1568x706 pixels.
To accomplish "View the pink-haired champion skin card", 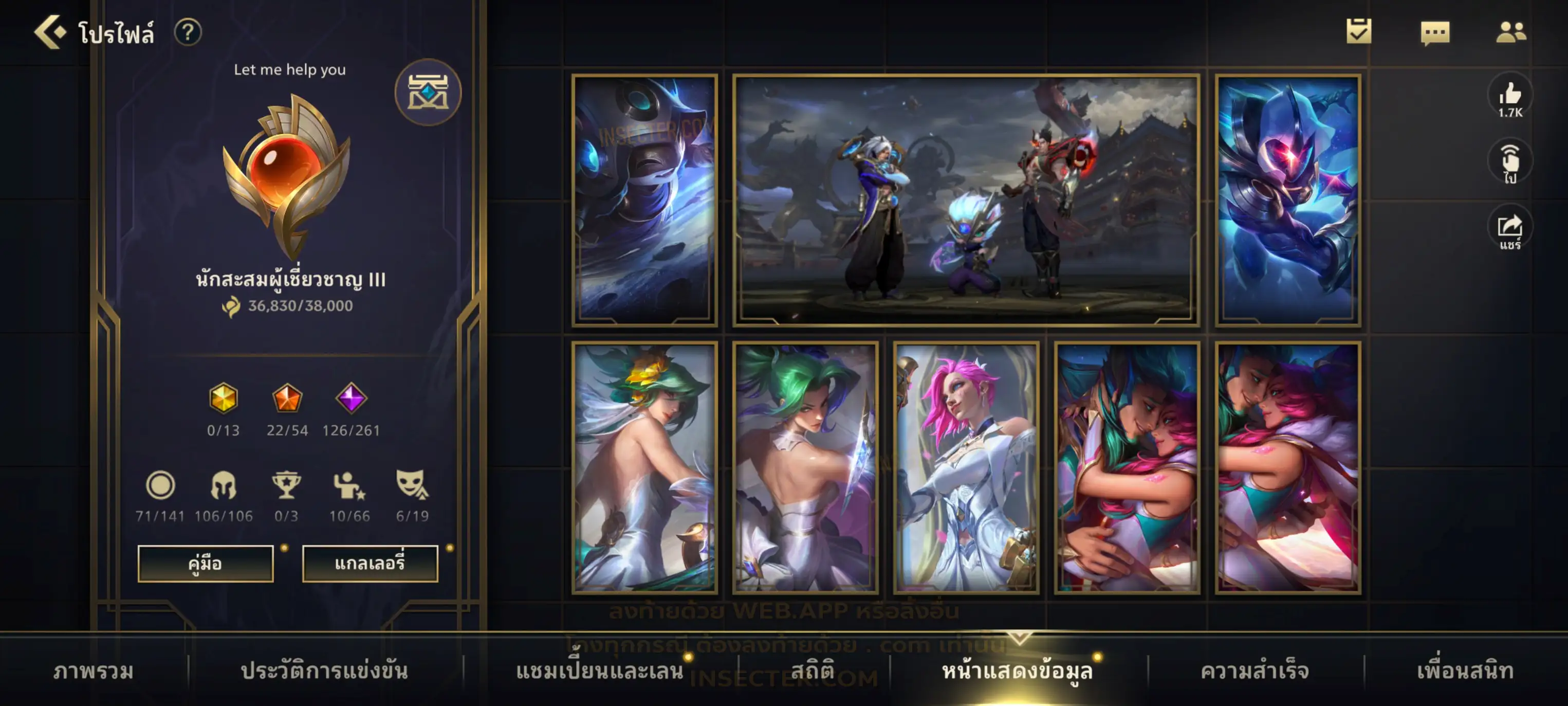I will coord(966,467).
